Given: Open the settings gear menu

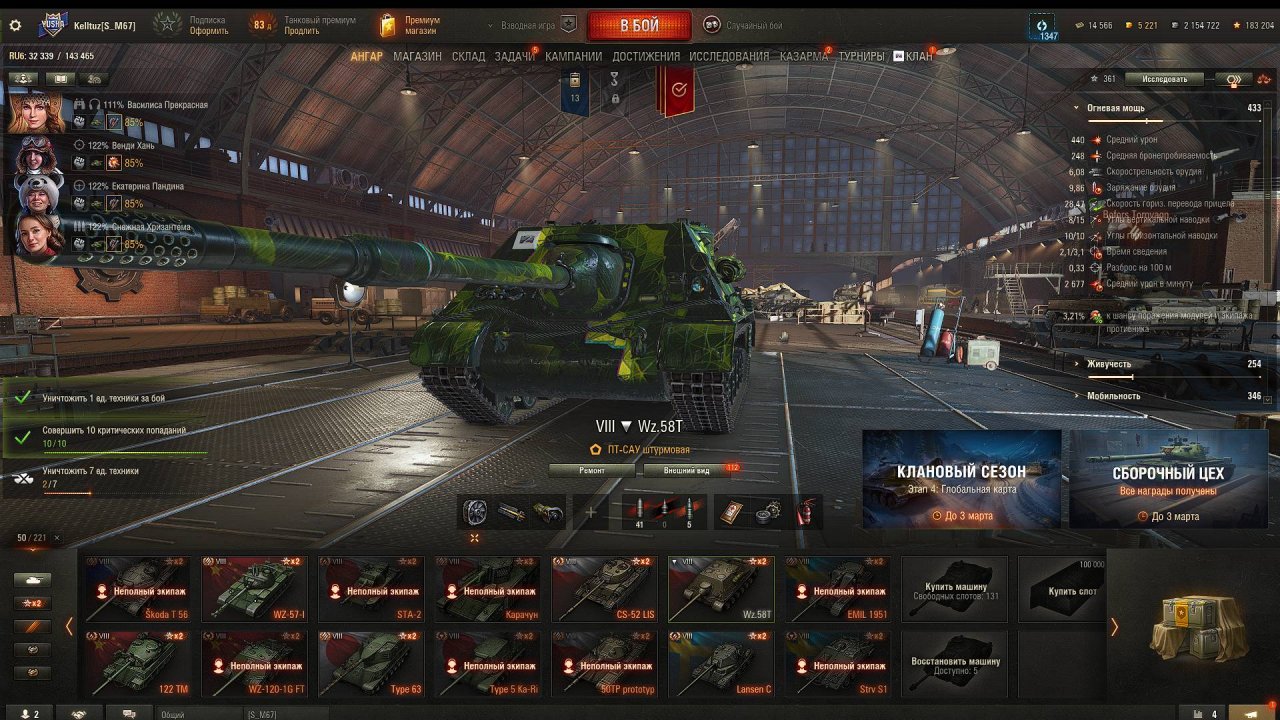Looking at the screenshot, I should click(x=15, y=24).
